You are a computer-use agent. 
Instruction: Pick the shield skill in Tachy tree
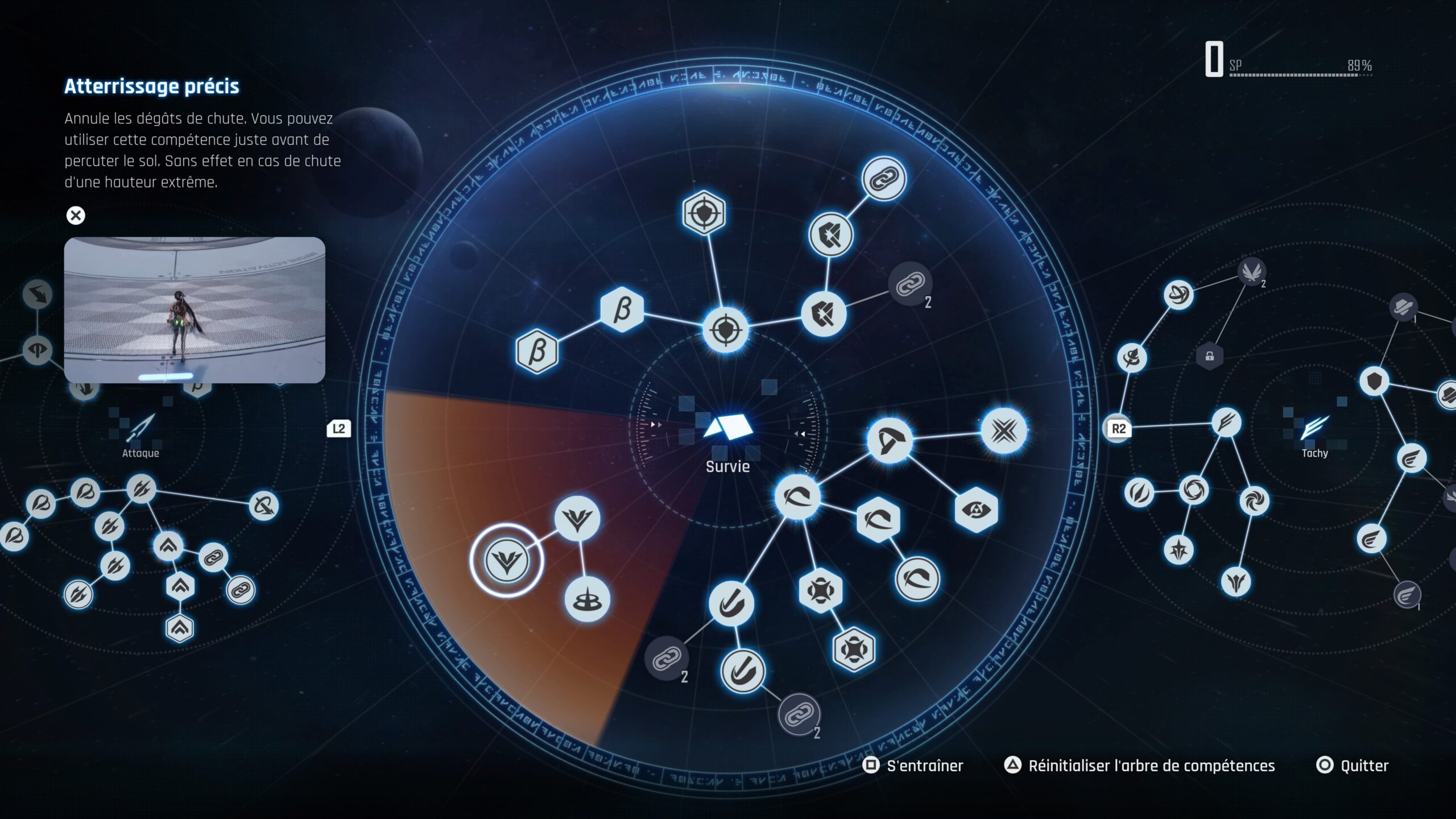(1374, 381)
